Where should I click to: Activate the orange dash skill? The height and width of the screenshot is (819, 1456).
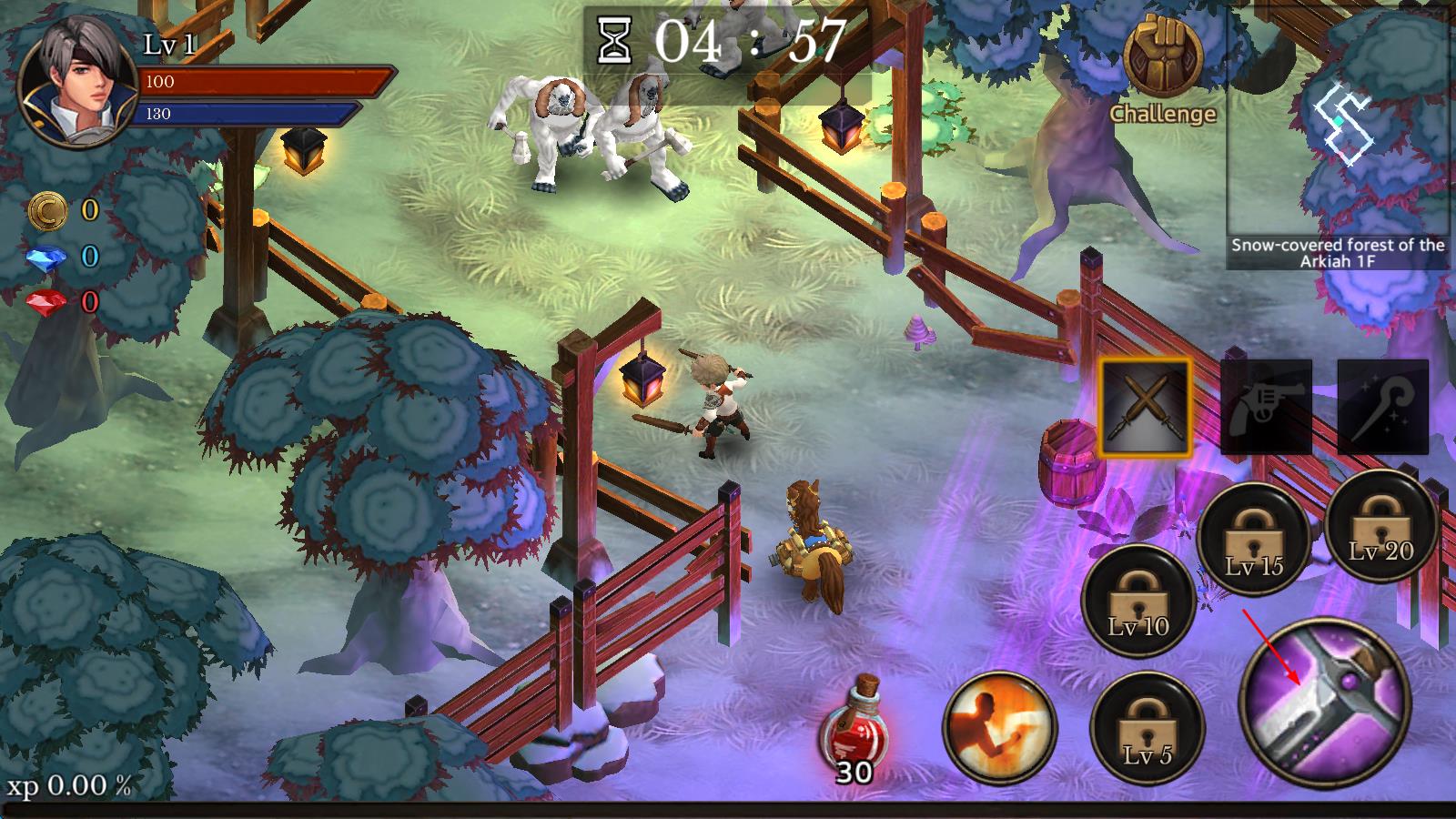[x=999, y=728]
